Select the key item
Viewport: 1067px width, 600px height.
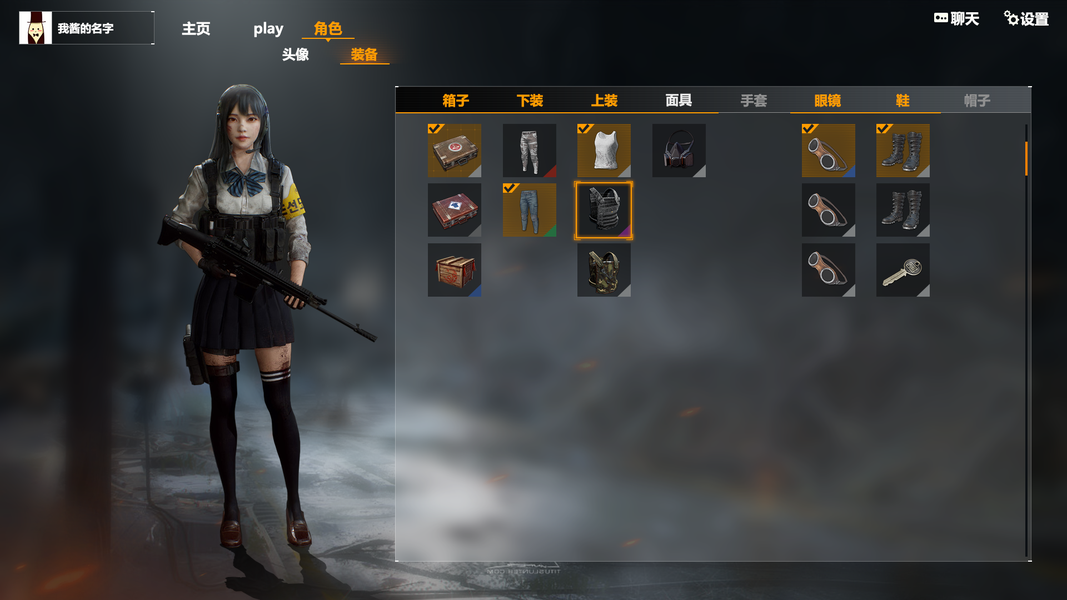point(903,270)
